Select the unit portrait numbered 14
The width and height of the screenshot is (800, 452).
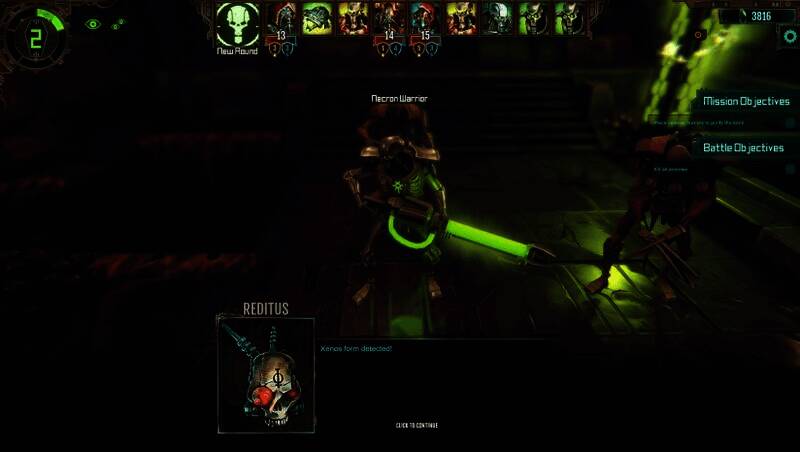point(387,18)
